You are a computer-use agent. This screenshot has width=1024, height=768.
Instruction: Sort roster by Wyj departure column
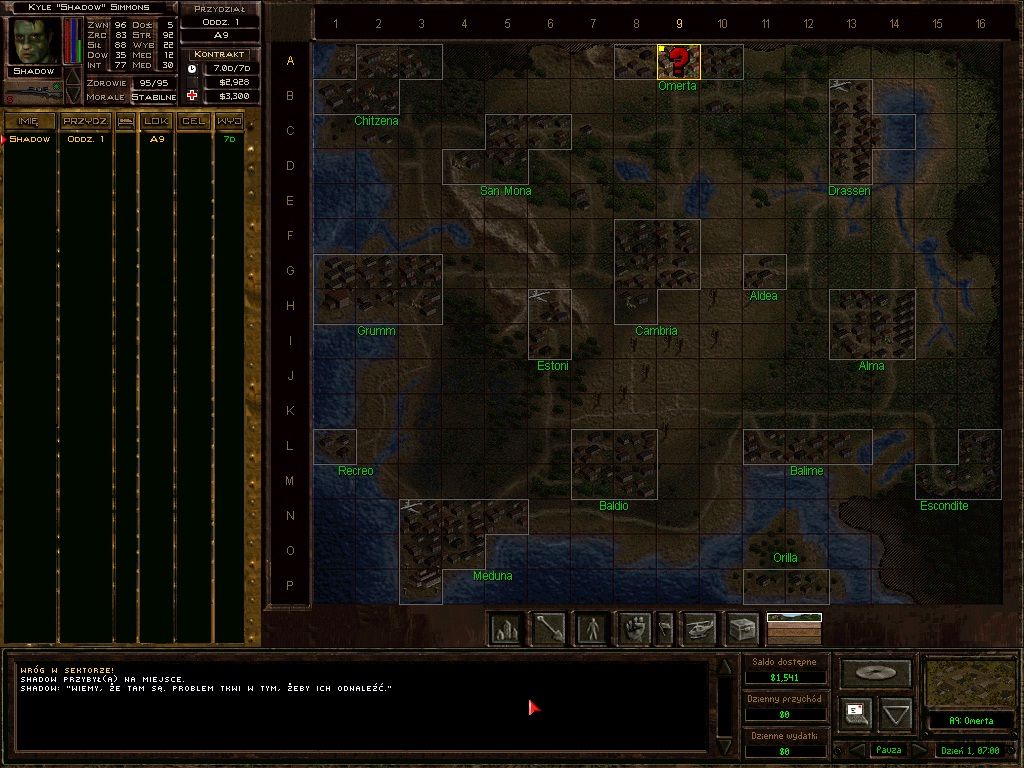coord(229,121)
